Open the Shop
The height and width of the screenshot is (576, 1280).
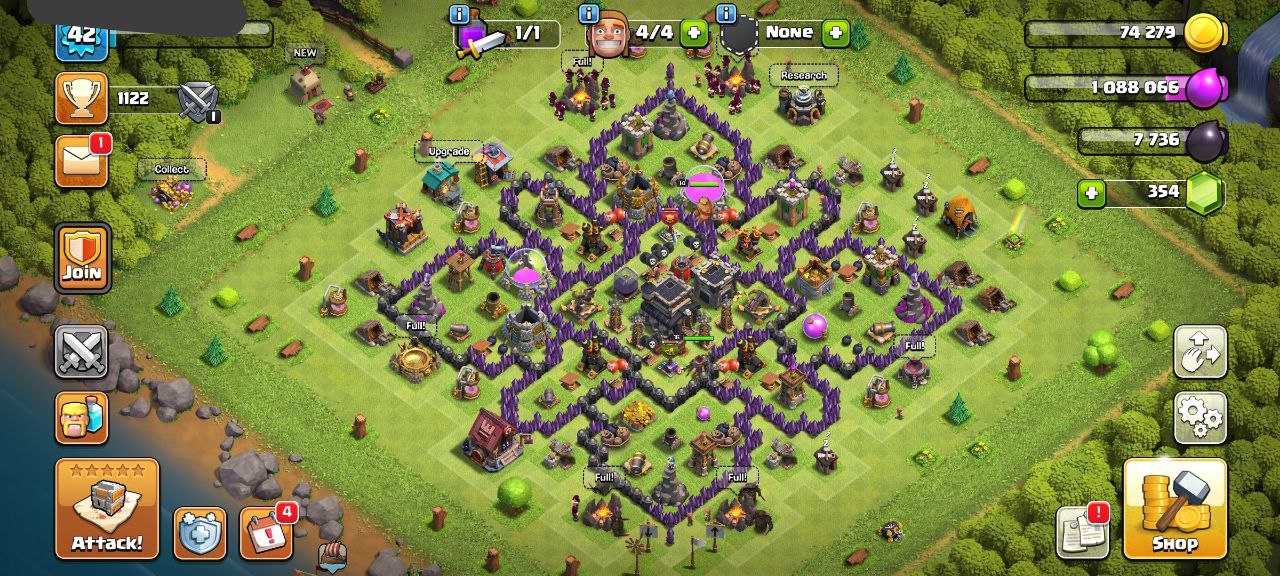(1175, 508)
